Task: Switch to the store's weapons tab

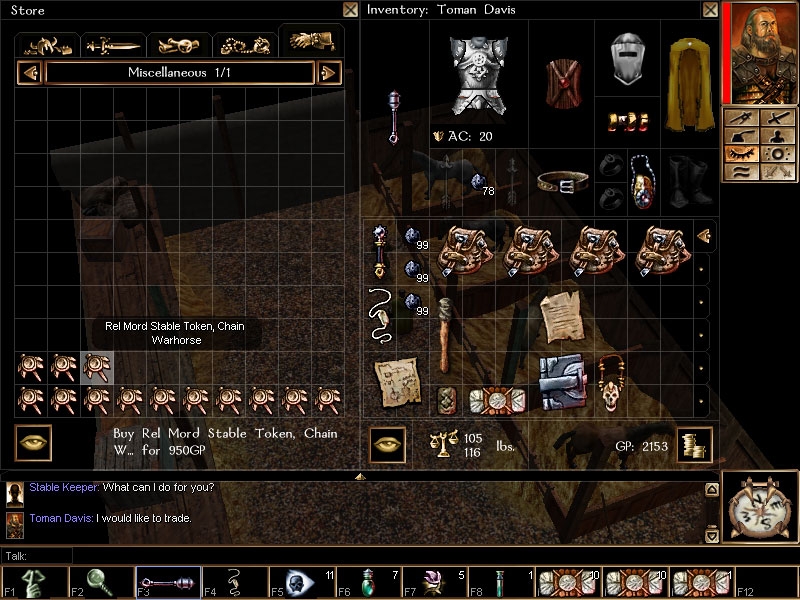Action: [x=115, y=45]
